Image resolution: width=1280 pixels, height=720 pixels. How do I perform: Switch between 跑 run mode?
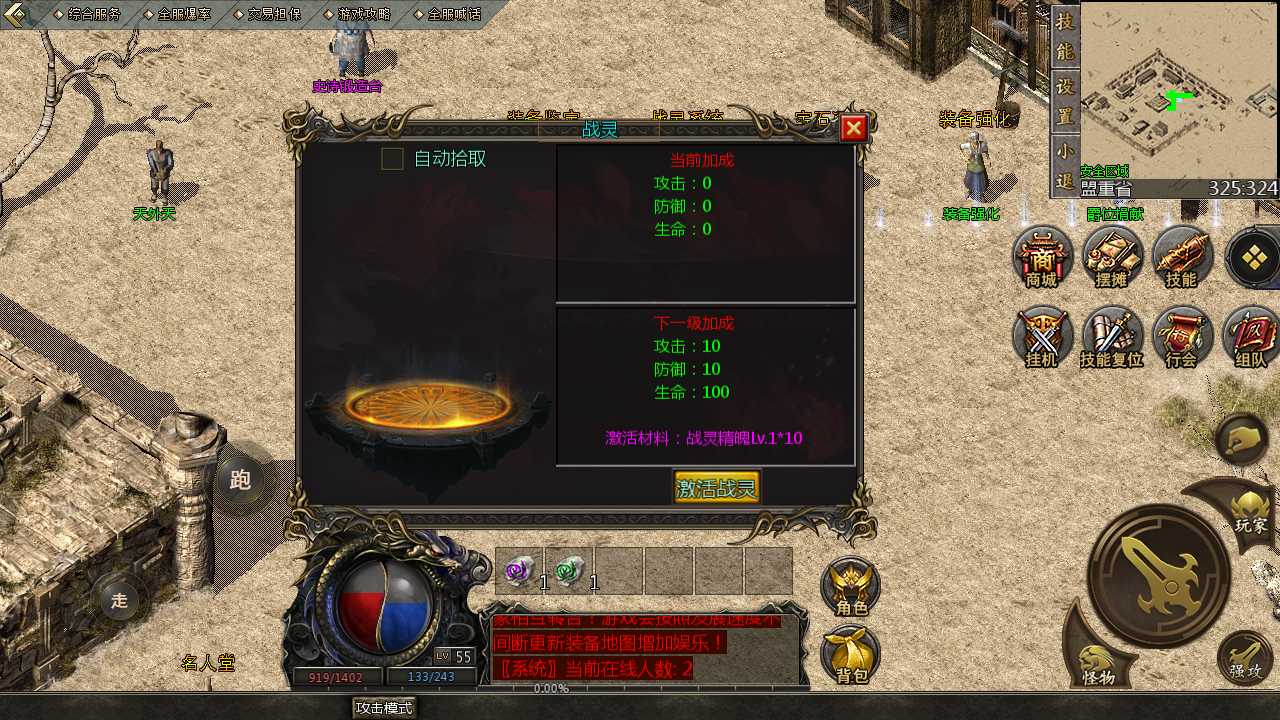pyautogui.click(x=240, y=480)
